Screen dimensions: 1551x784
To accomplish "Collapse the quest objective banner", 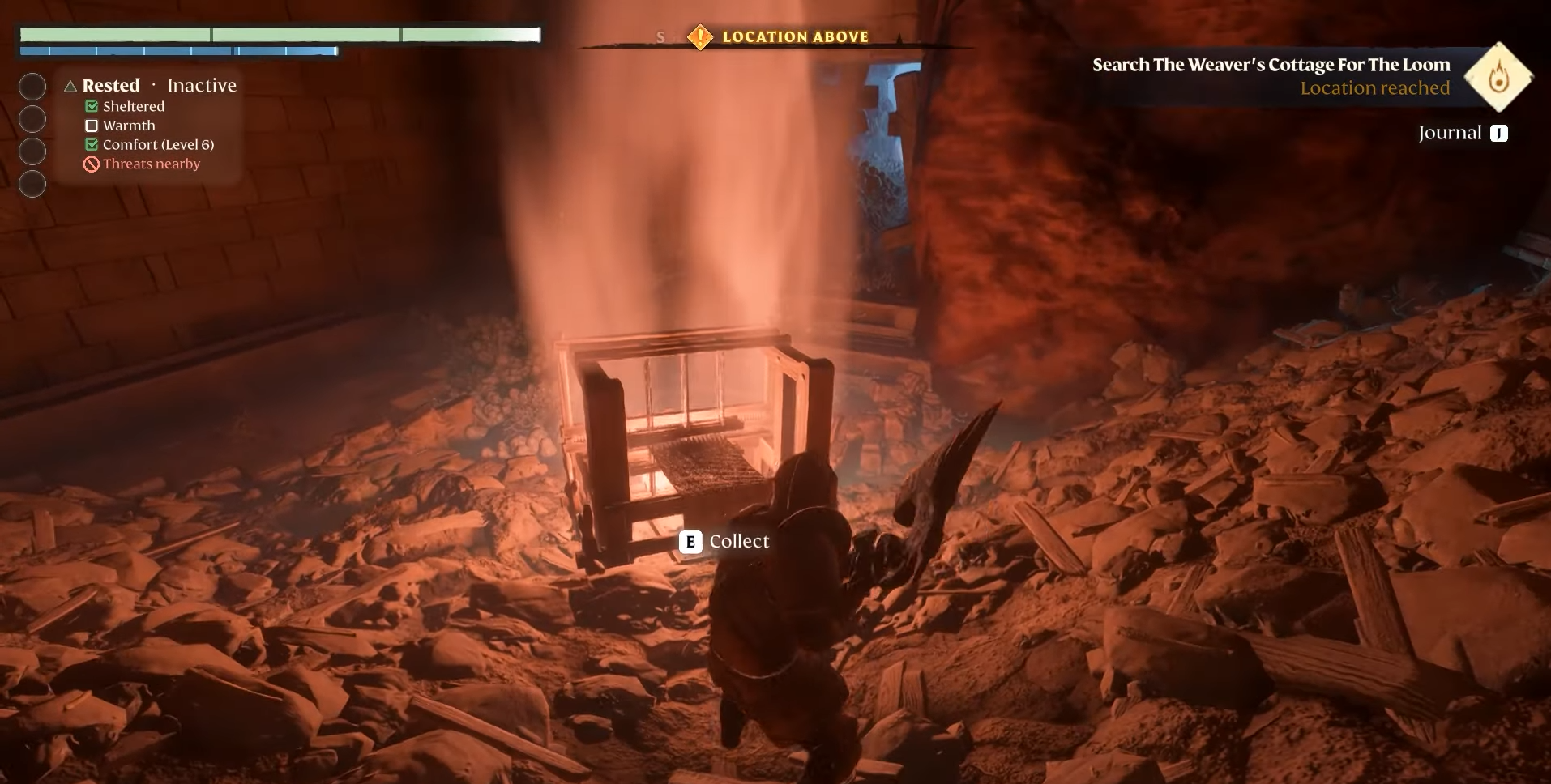I will coord(1270,65).
